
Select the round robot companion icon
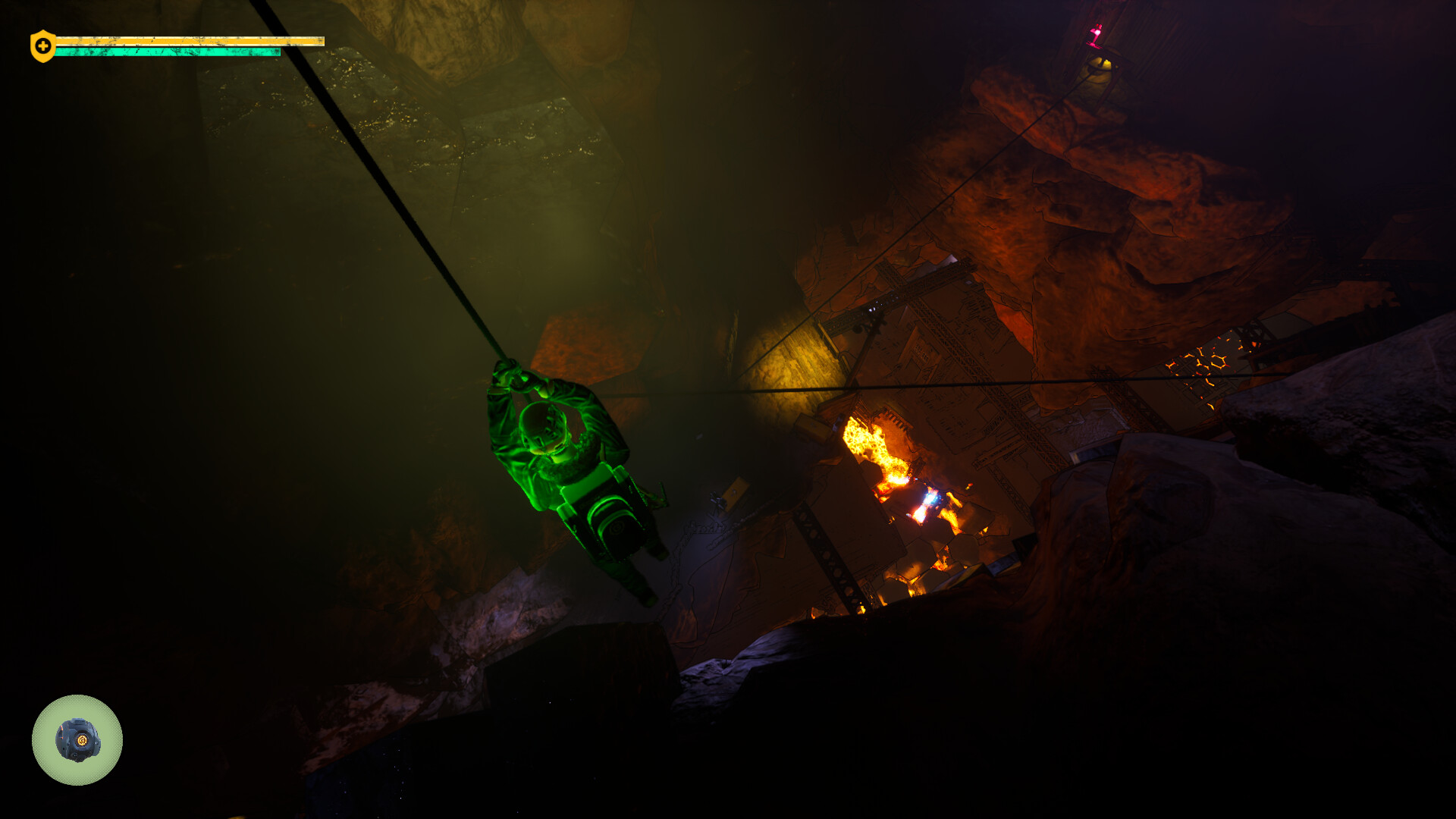coord(77,740)
